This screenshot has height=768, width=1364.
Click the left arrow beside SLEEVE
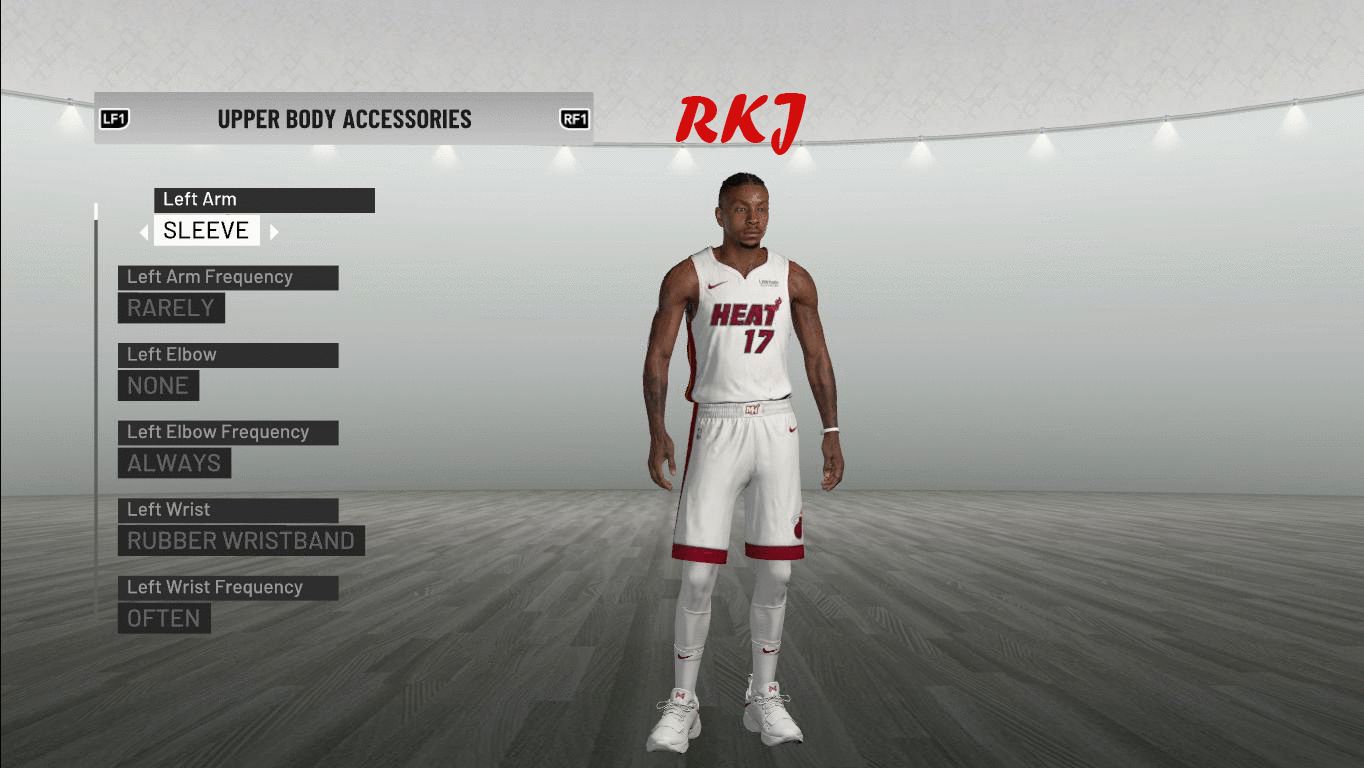(x=144, y=232)
